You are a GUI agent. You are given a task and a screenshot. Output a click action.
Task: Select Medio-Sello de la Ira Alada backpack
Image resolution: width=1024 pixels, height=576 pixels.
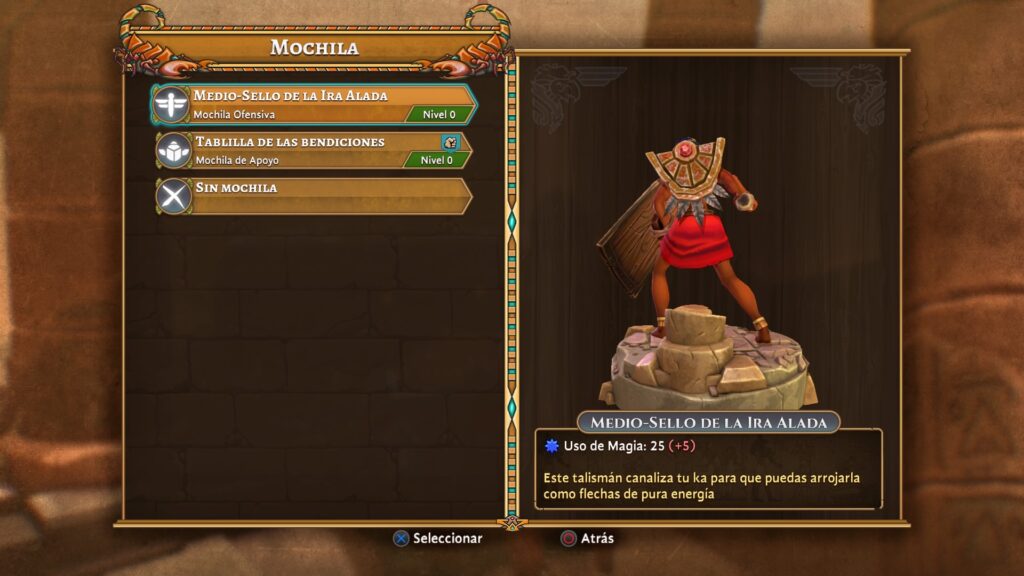click(x=314, y=104)
